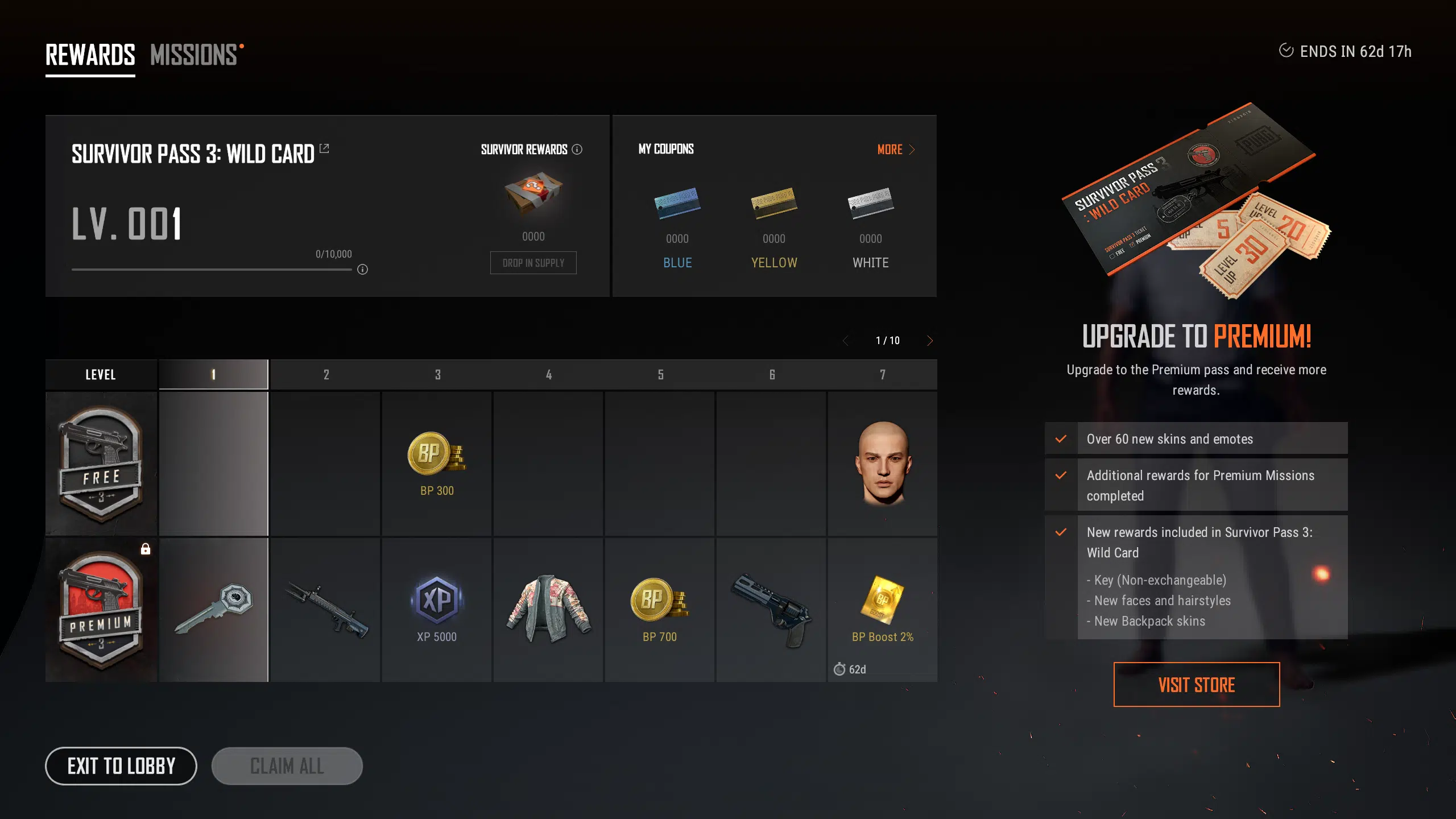Go back a rewards page with the left arrow
The height and width of the screenshot is (819, 1456).
(846, 340)
